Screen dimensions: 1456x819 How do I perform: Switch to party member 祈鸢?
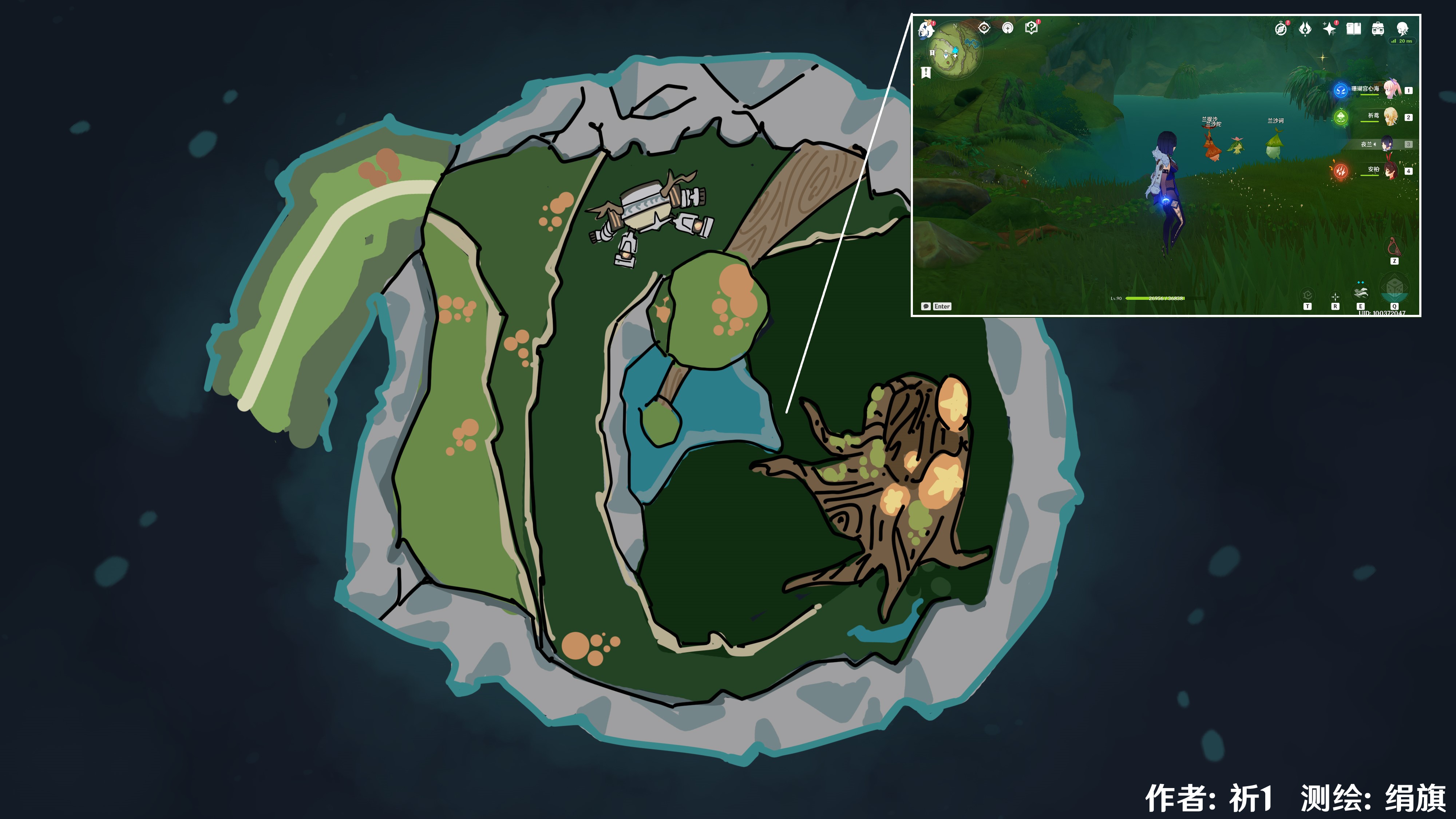coord(1390,117)
